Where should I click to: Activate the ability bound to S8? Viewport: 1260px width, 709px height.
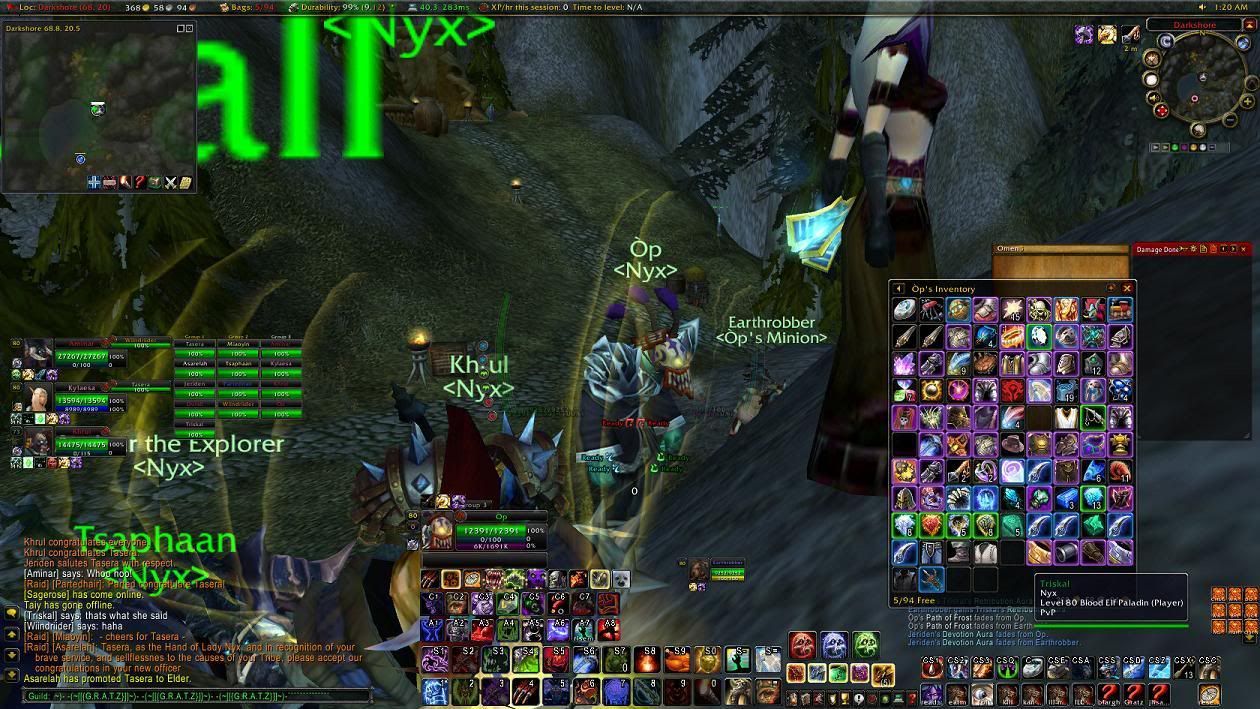point(649,659)
